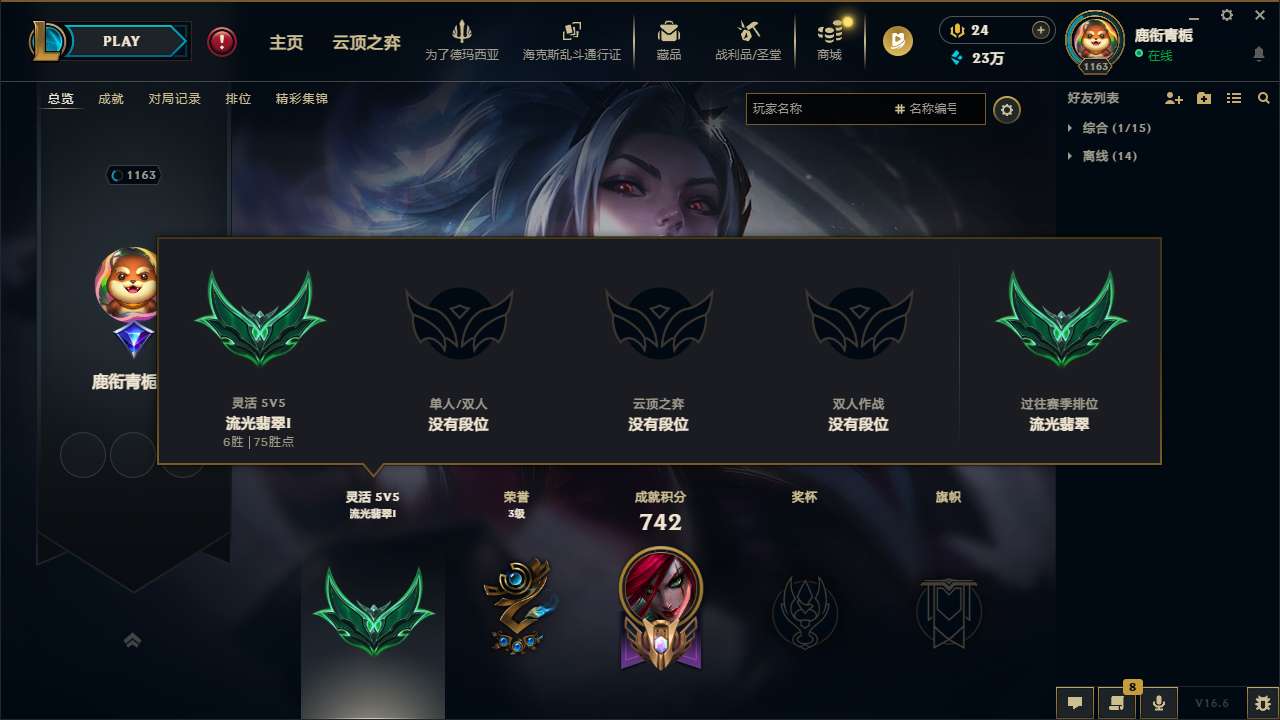Open the 藏品 collection page

tap(668, 41)
